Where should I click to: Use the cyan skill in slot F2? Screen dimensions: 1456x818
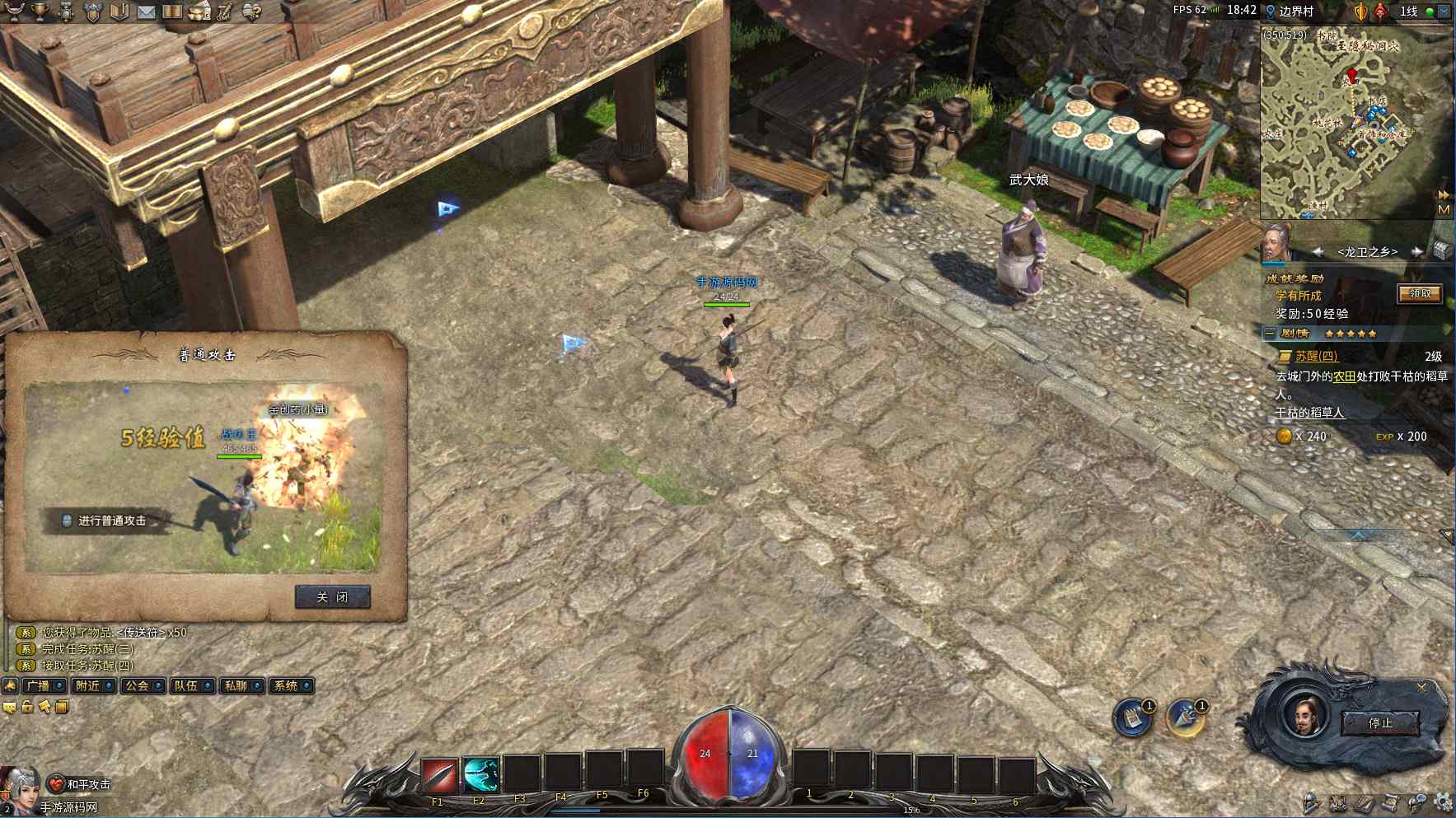(480, 776)
